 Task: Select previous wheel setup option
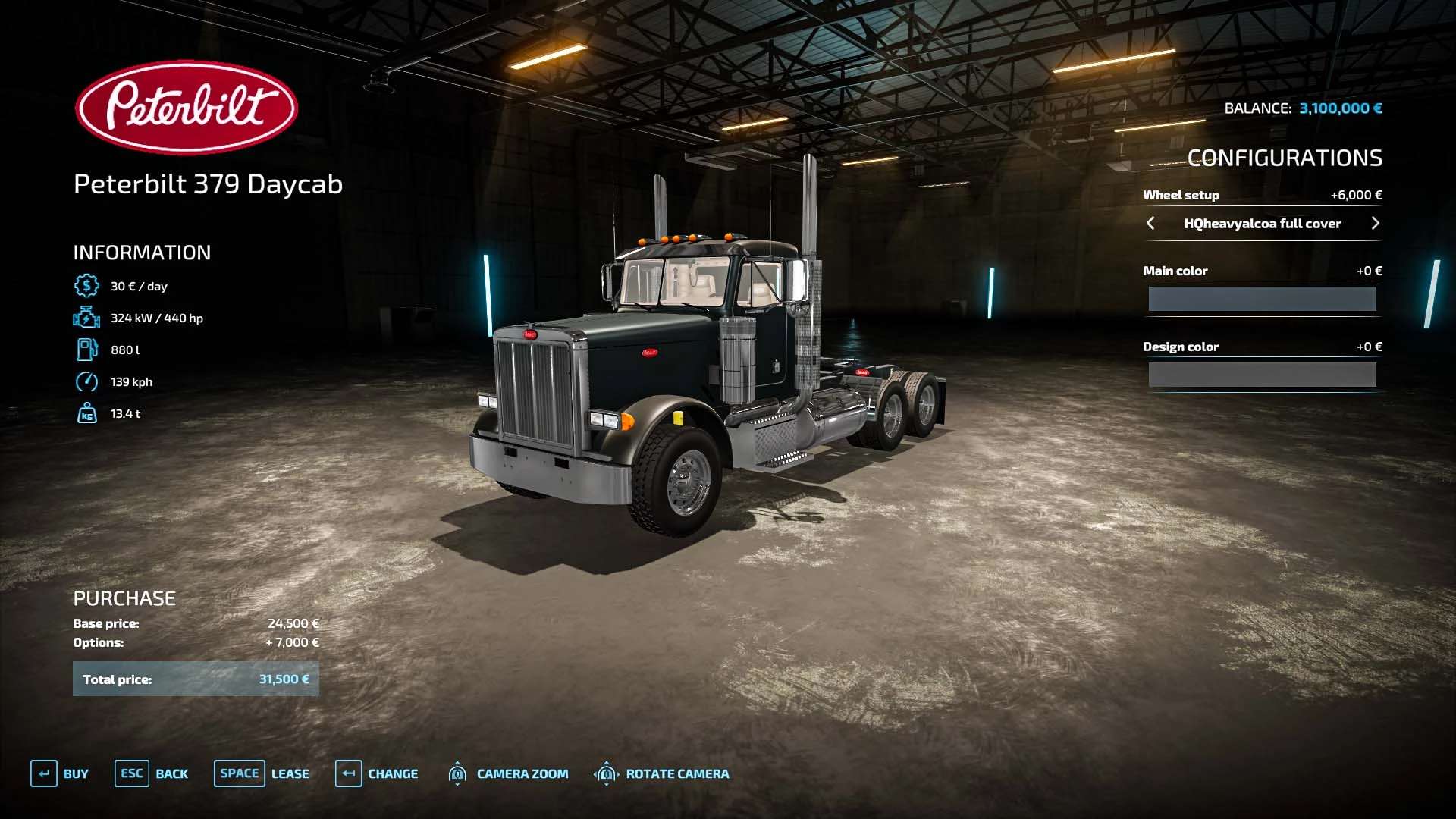point(1150,223)
